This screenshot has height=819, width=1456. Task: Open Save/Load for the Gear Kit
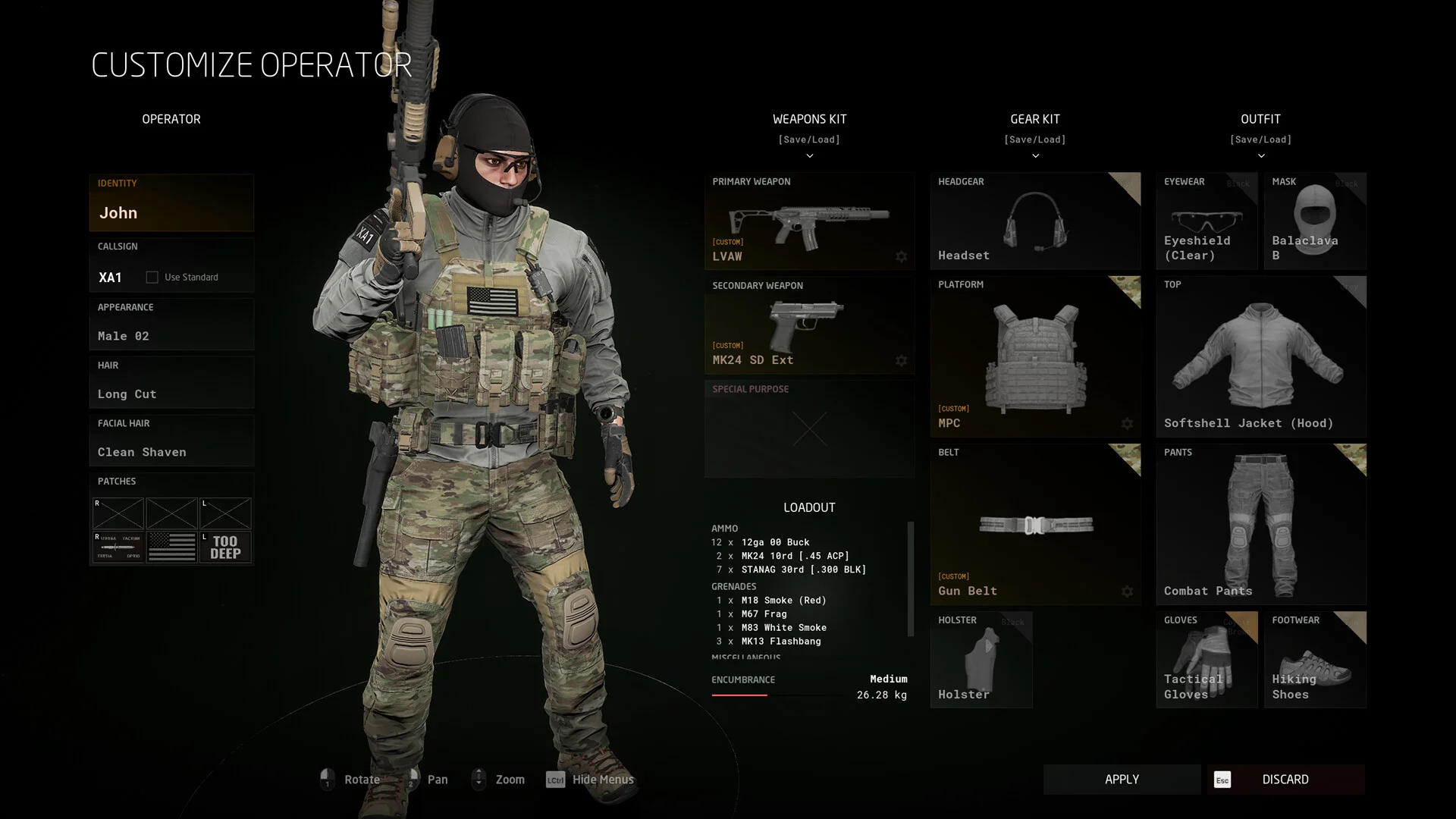pos(1035,140)
